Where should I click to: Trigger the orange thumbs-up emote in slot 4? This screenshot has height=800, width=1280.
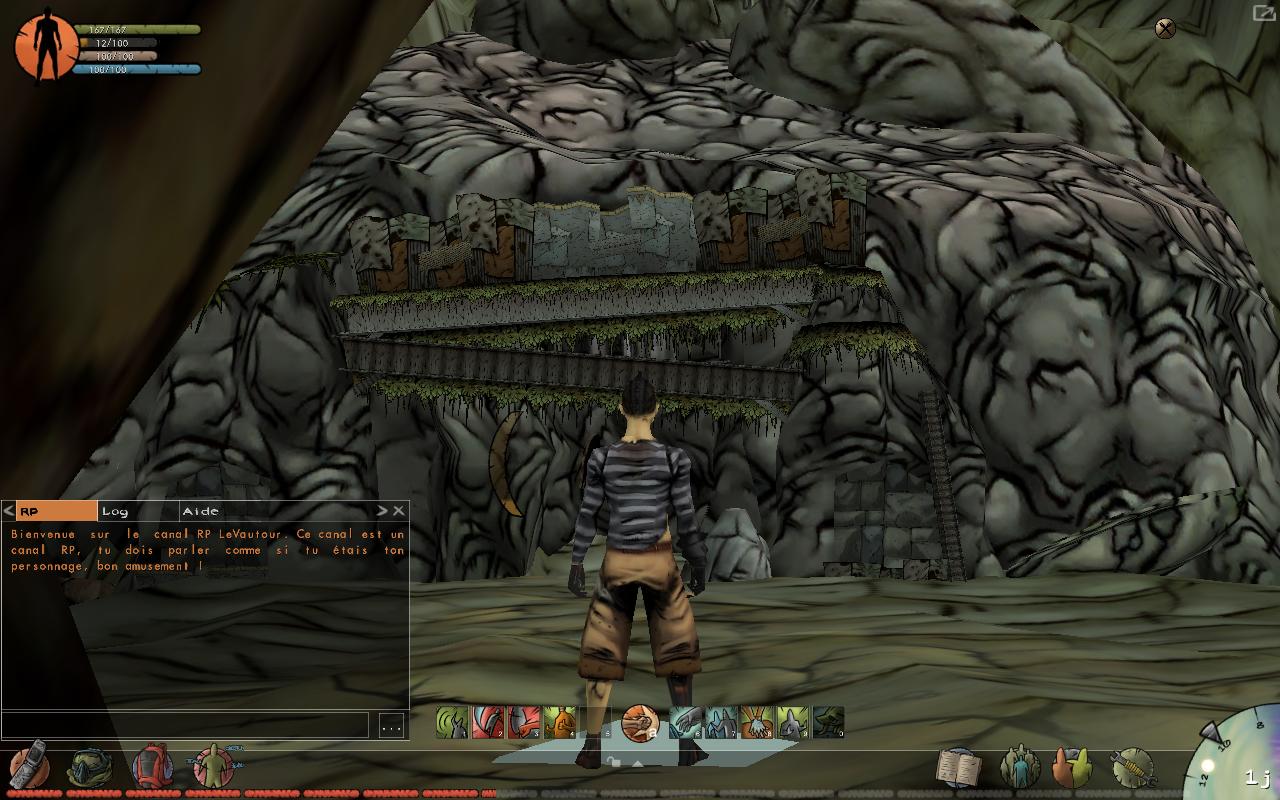pyautogui.click(x=560, y=722)
